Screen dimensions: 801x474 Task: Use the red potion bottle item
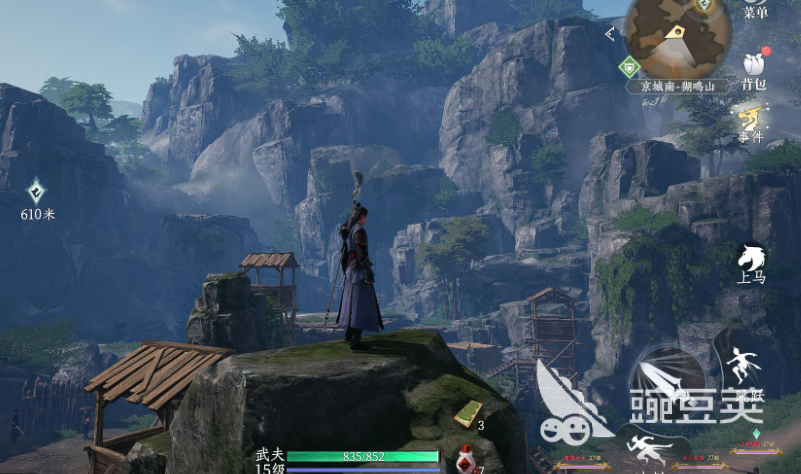coord(465,459)
